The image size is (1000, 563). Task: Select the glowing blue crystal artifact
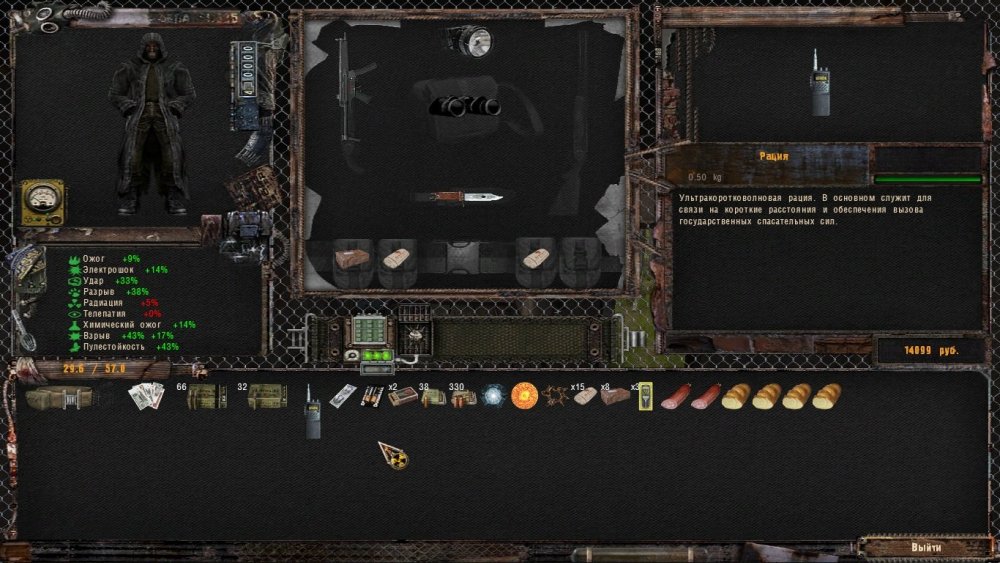(494, 396)
